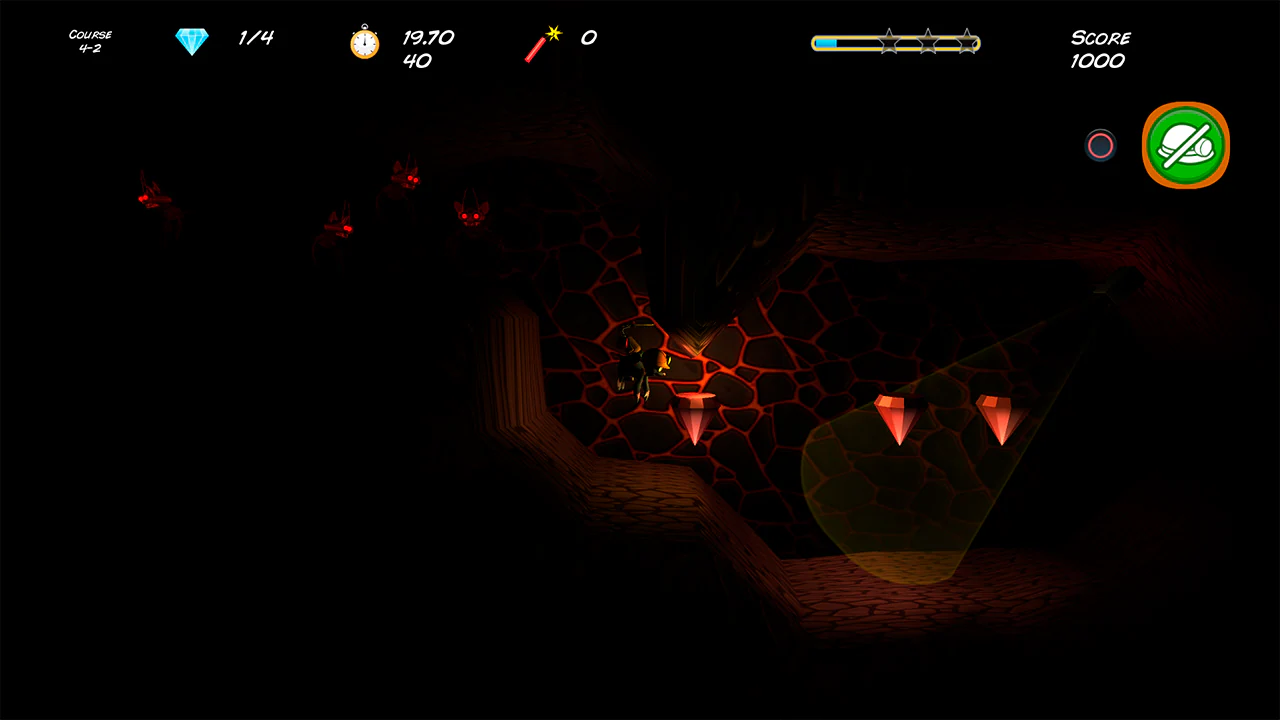Image resolution: width=1280 pixels, height=720 pixels.
Task: Click the stopwatch timer icon
Action: (x=364, y=43)
